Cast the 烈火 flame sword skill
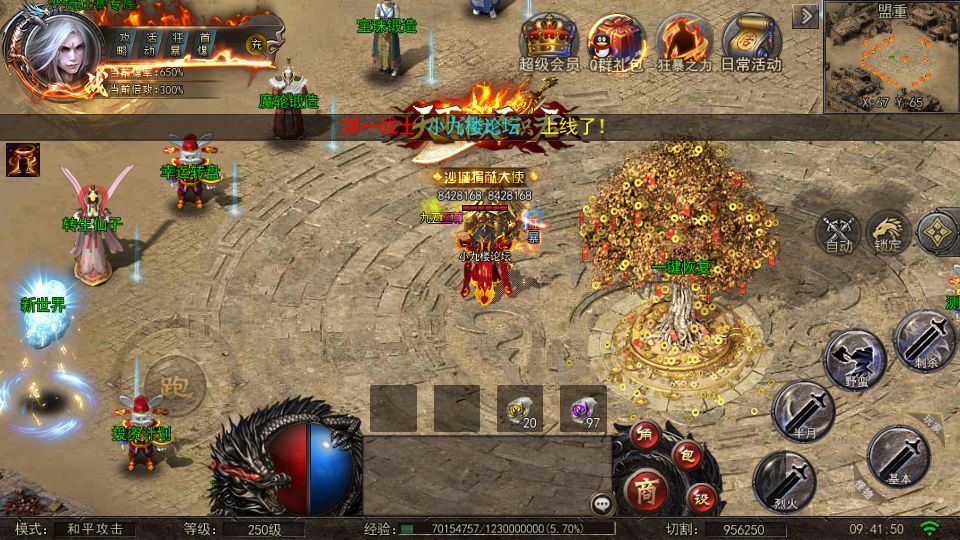This screenshot has width=960, height=540. coord(784,482)
